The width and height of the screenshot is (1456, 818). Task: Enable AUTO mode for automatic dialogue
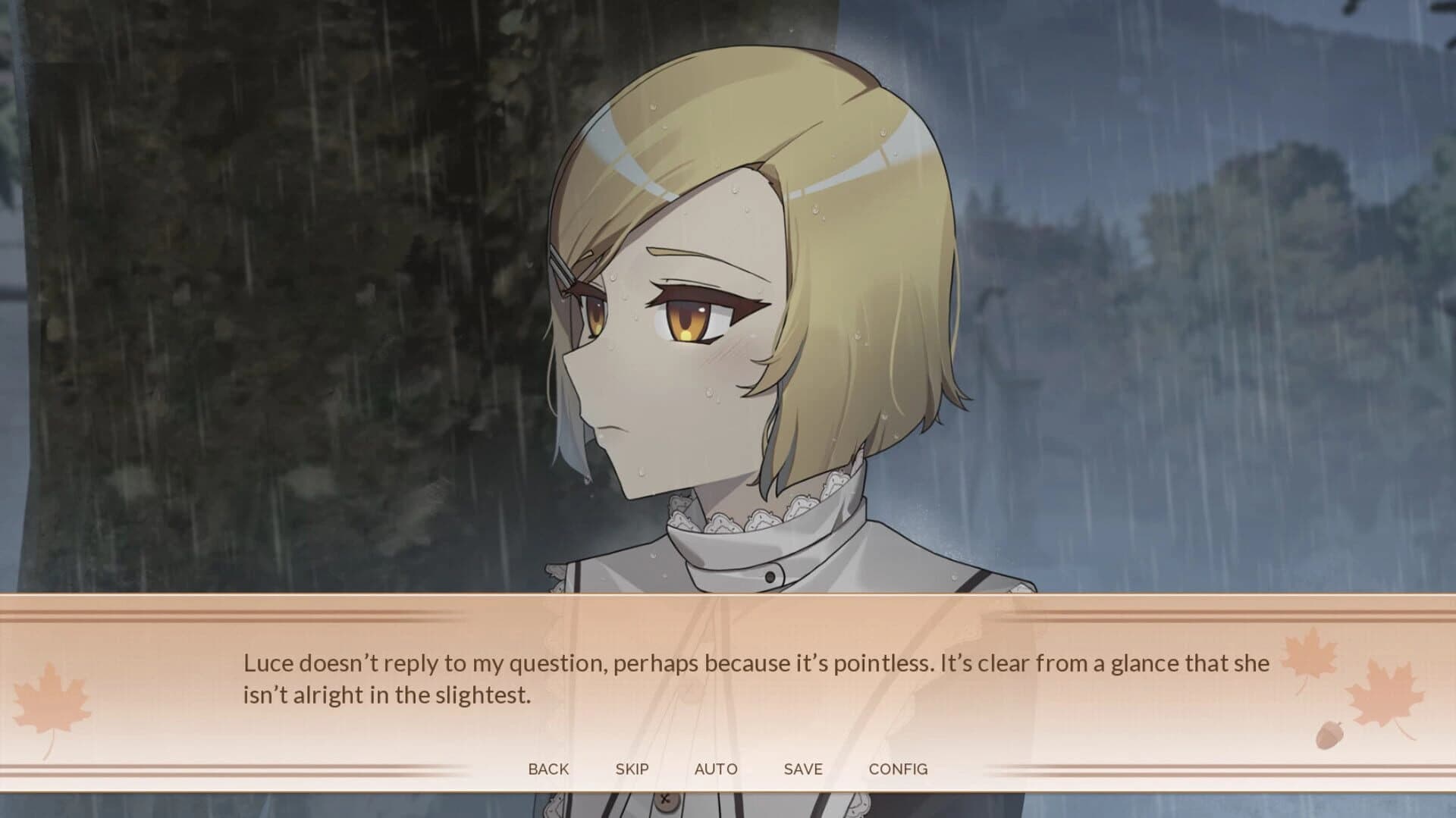coord(716,769)
